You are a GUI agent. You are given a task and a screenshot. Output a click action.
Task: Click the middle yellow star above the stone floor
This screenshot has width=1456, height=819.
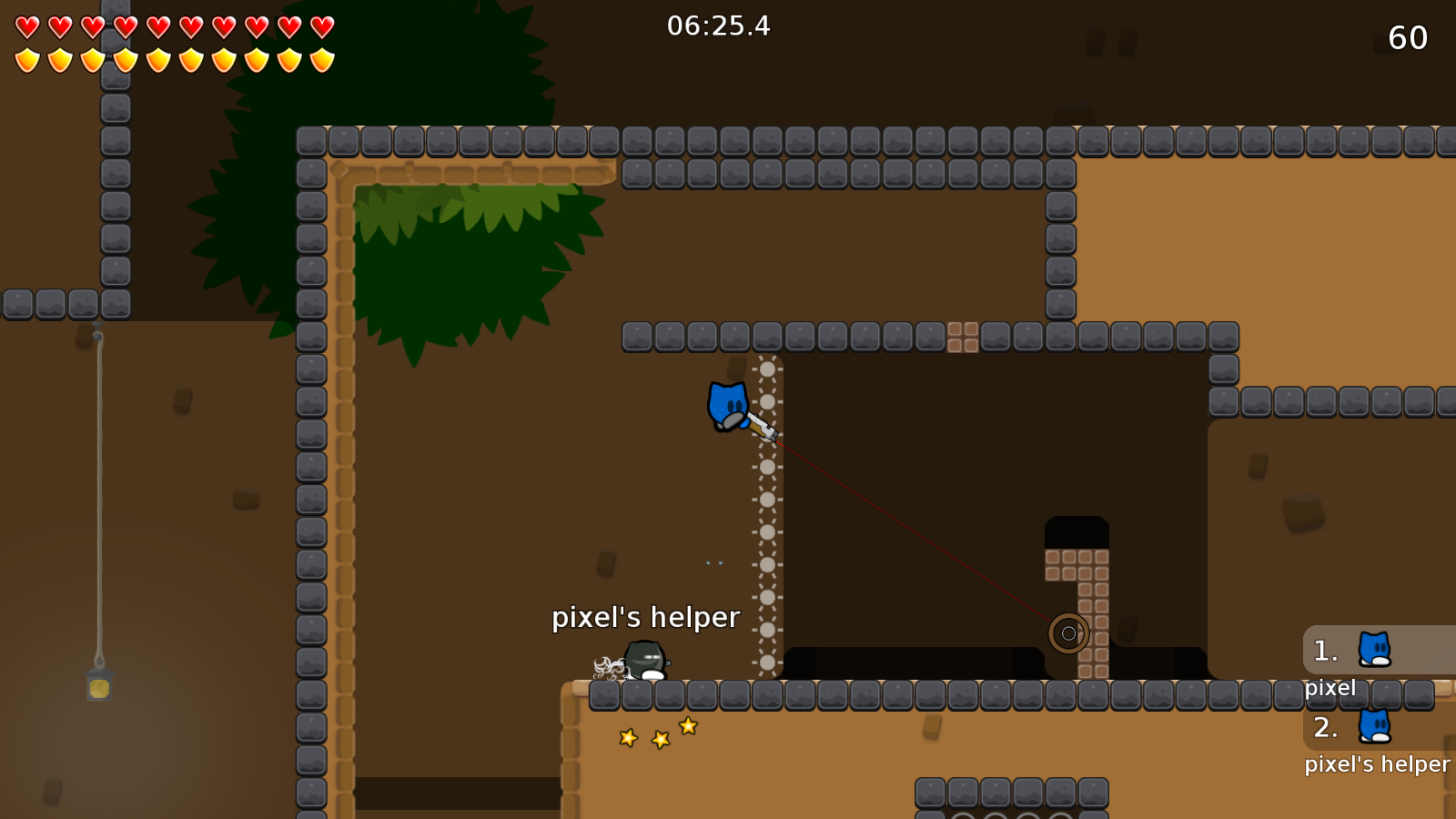[659, 738]
